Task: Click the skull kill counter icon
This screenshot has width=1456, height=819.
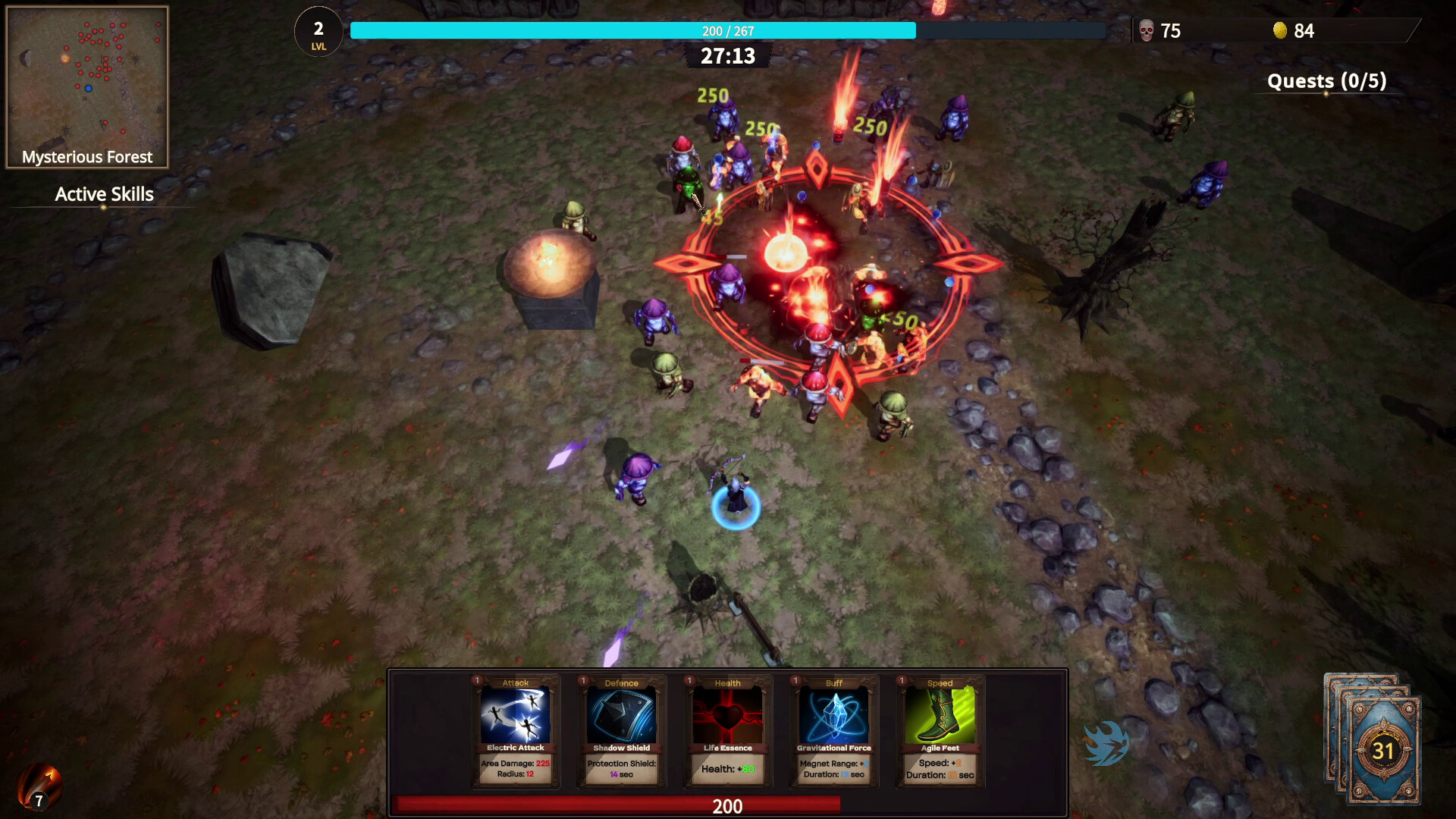Action: pos(1145,31)
